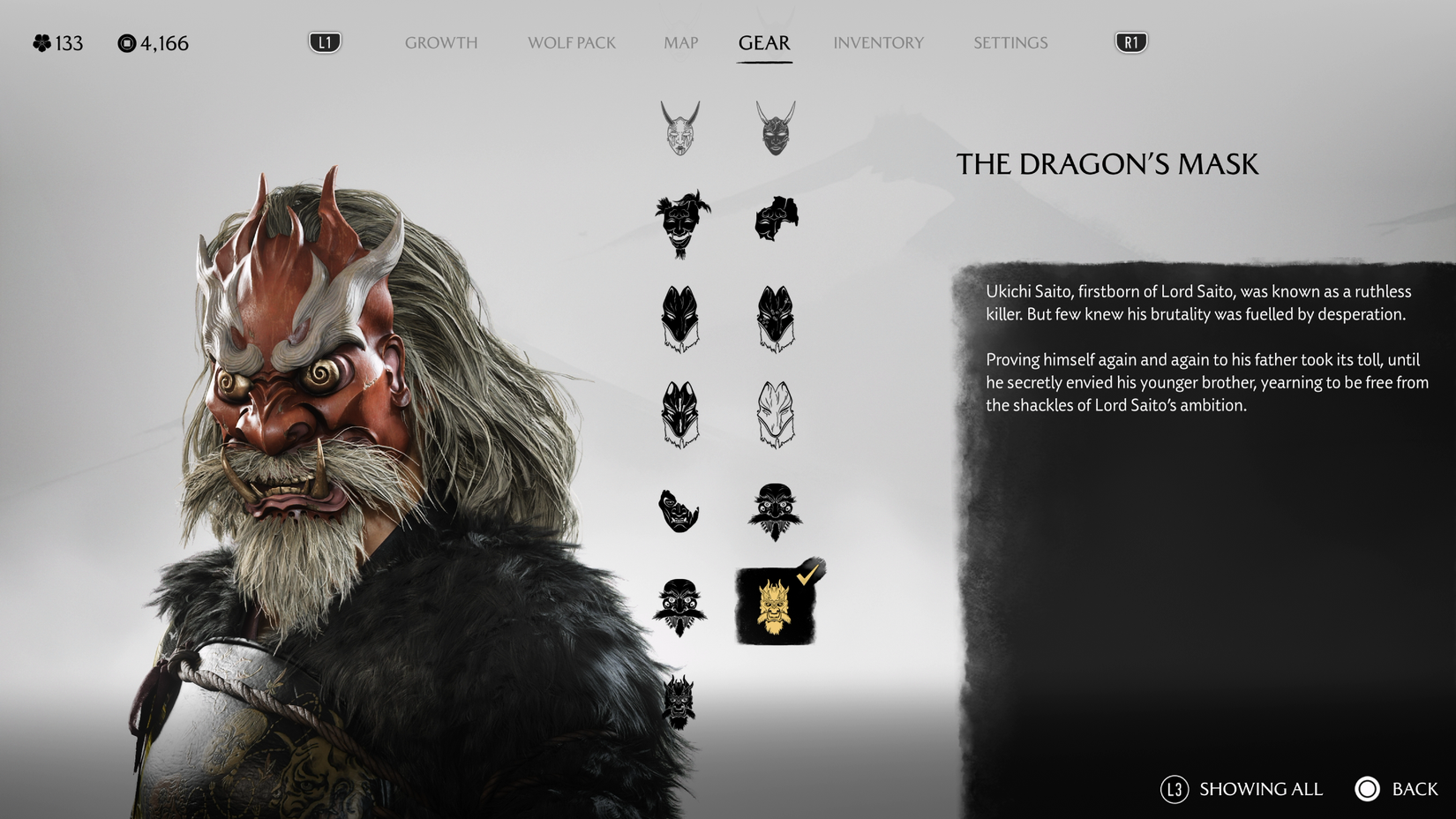Screen dimensions: 1456x819
Task: Open the Wolf Pack tab
Action: click(571, 41)
